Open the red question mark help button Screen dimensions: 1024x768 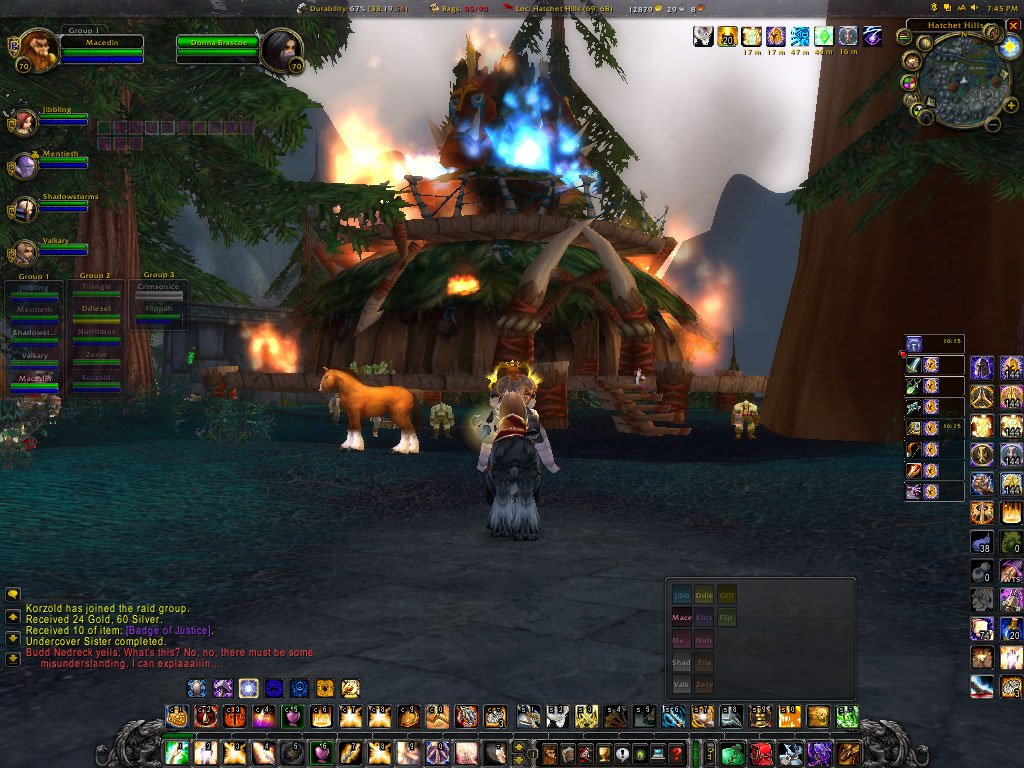point(677,754)
